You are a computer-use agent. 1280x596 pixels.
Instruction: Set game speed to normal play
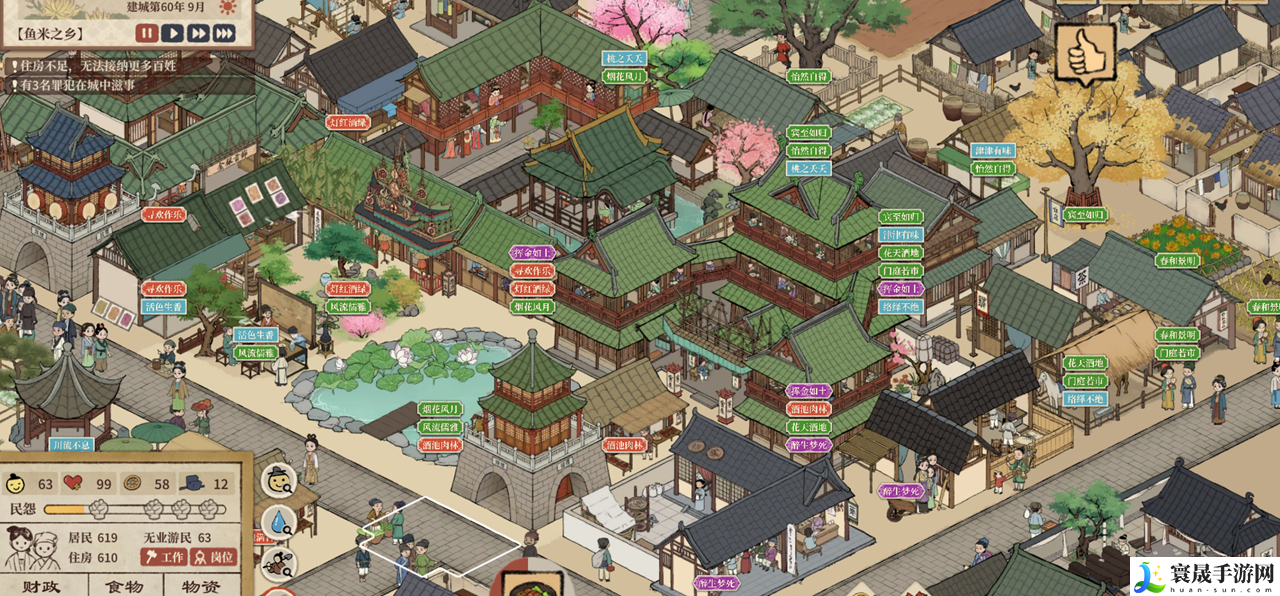(x=173, y=33)
